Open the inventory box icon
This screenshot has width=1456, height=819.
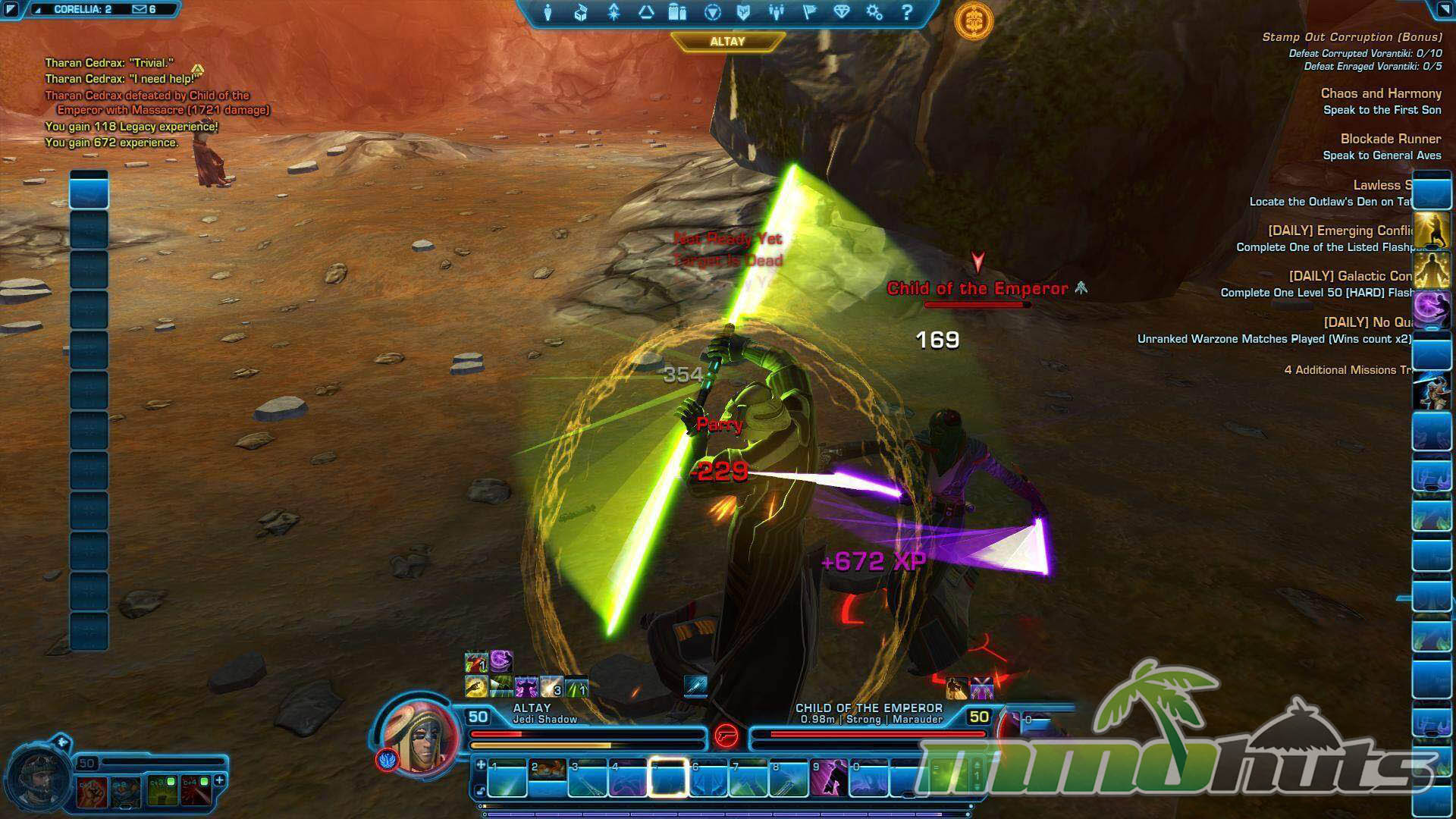[x=580, y=12]
